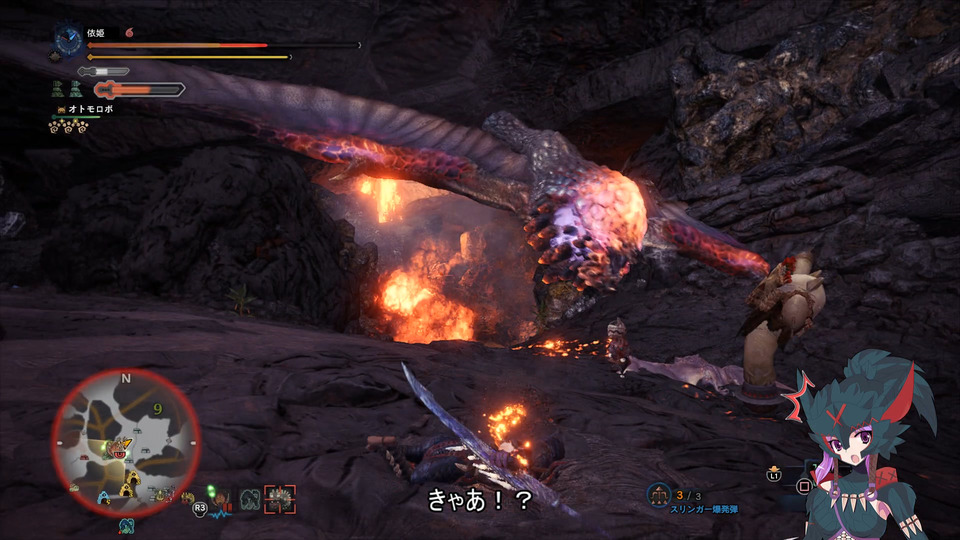Select the slinger ammo icon
Viewport: 960px width, 540px height.
click(658, 494)
